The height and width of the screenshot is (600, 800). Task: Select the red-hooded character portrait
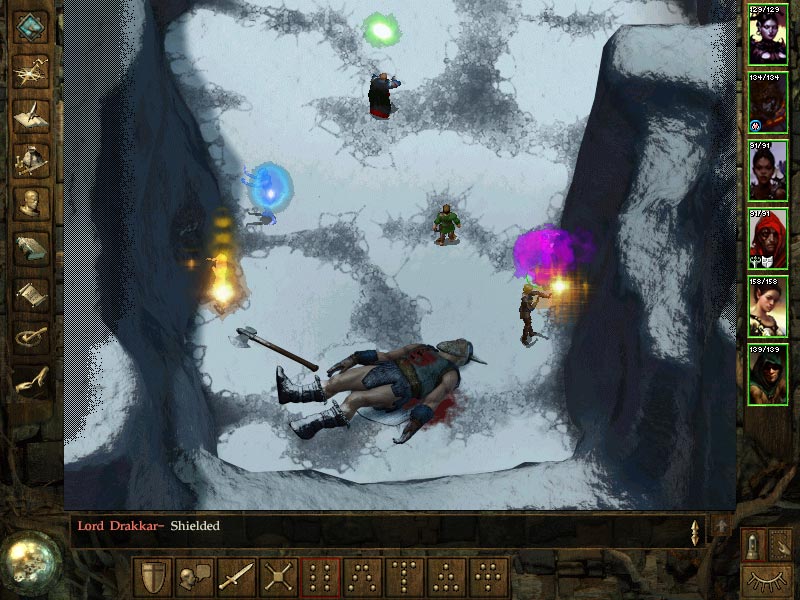click(x=767, y=238)
